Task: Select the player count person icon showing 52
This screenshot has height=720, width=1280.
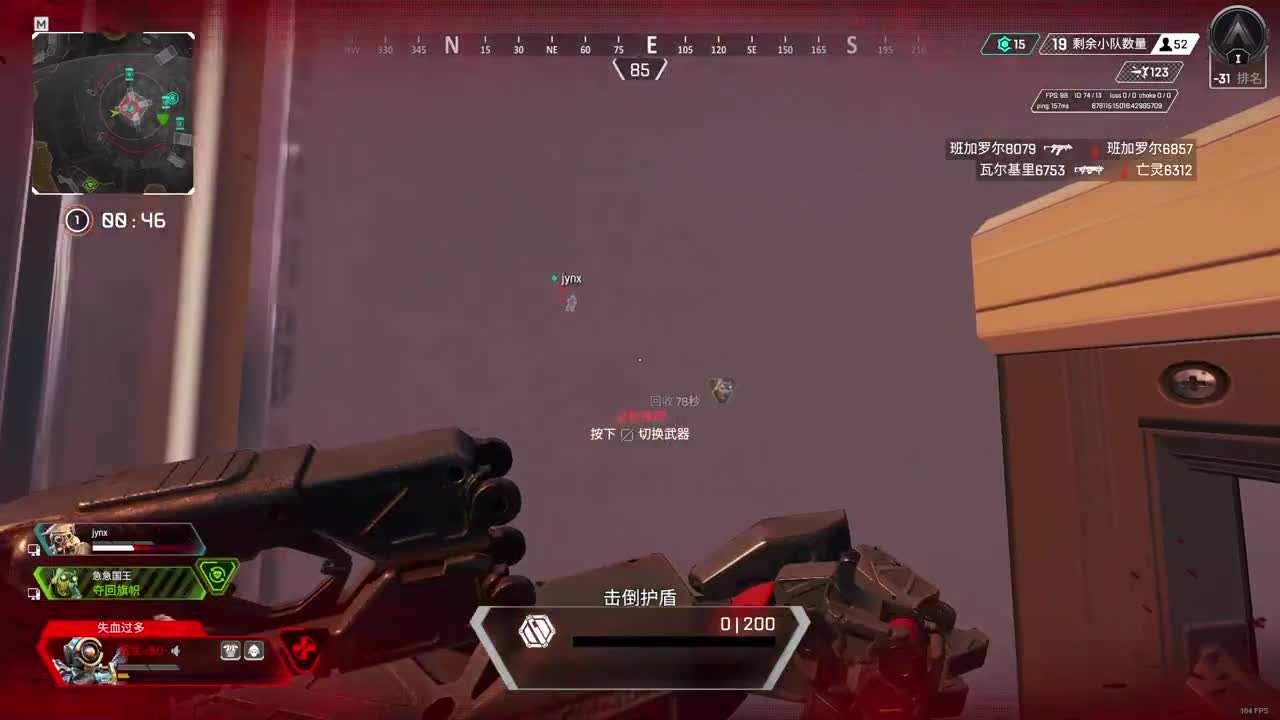Action: point(1164,44)
